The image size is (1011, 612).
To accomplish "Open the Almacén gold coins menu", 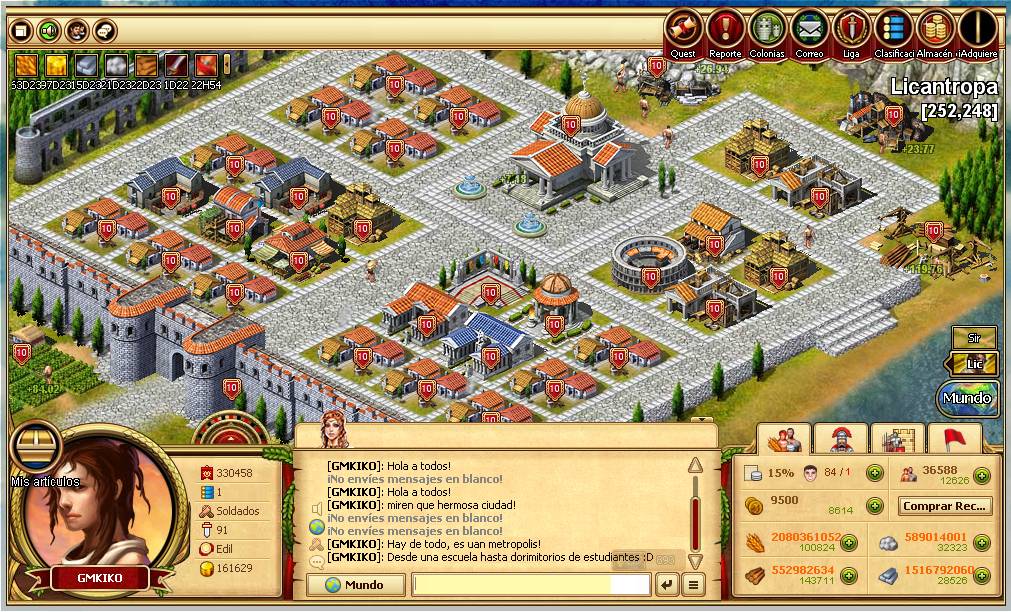I will point(934,28).
